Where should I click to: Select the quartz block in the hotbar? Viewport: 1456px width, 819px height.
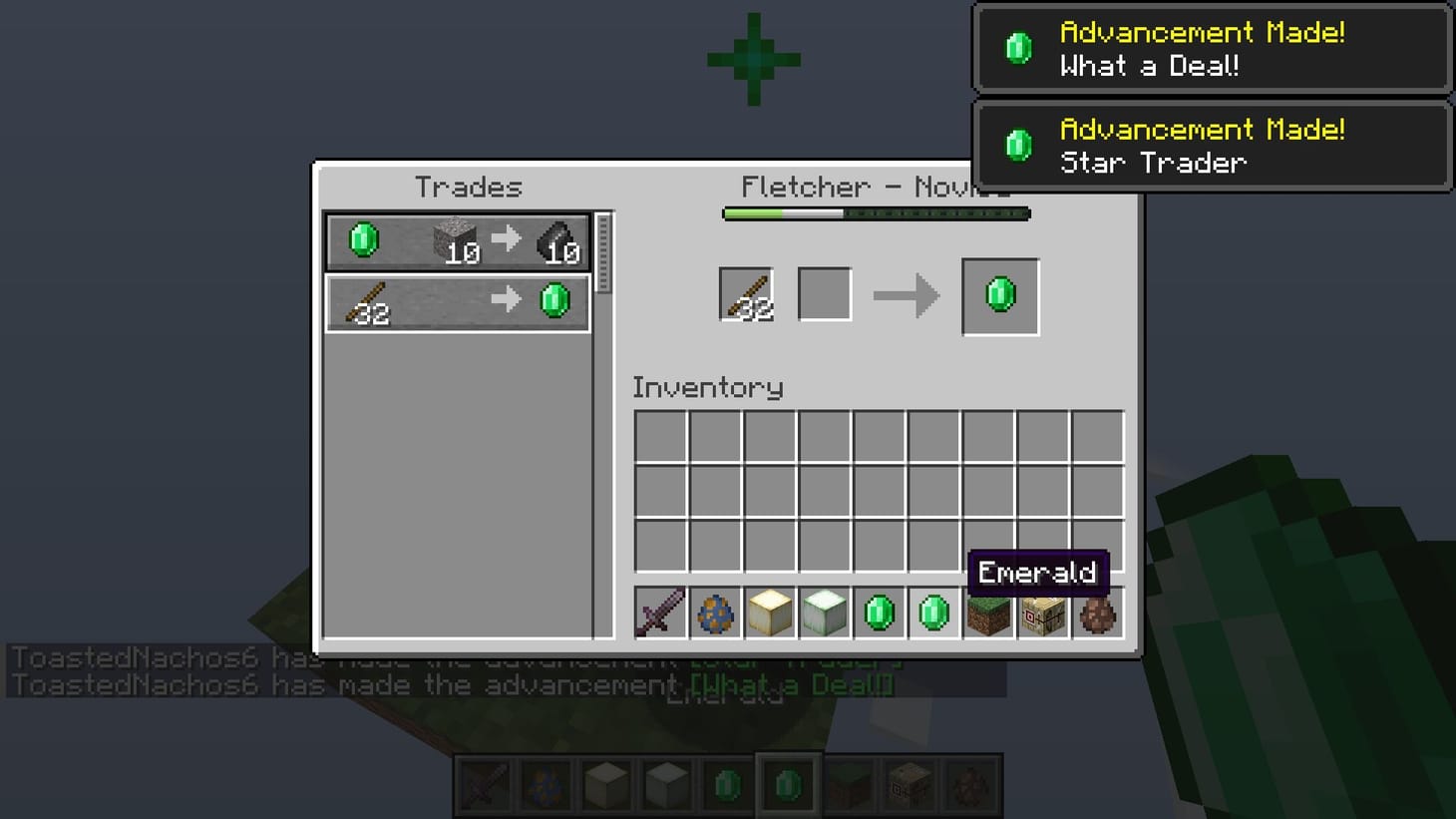pos(825,614)
